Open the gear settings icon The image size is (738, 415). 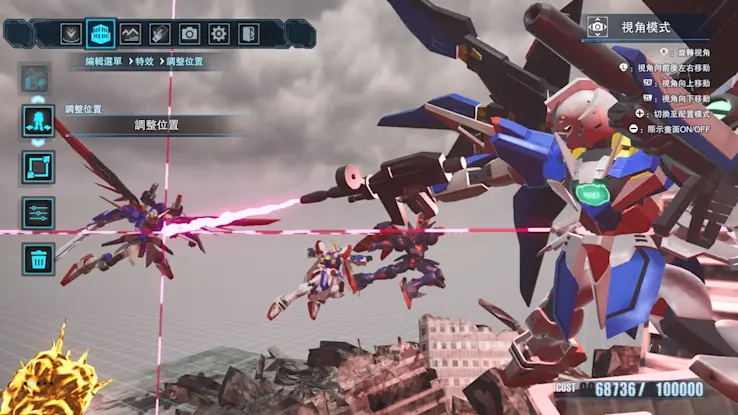pyautogui.click(x=219, y=33)
